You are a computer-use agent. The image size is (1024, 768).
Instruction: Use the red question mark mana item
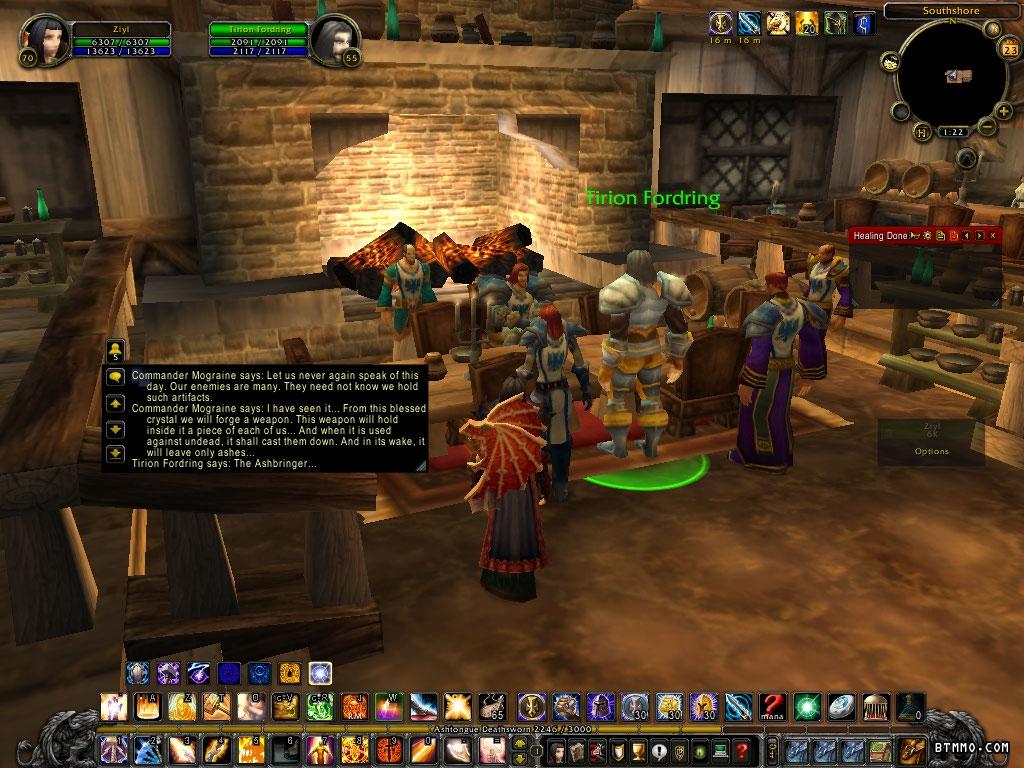770,707
